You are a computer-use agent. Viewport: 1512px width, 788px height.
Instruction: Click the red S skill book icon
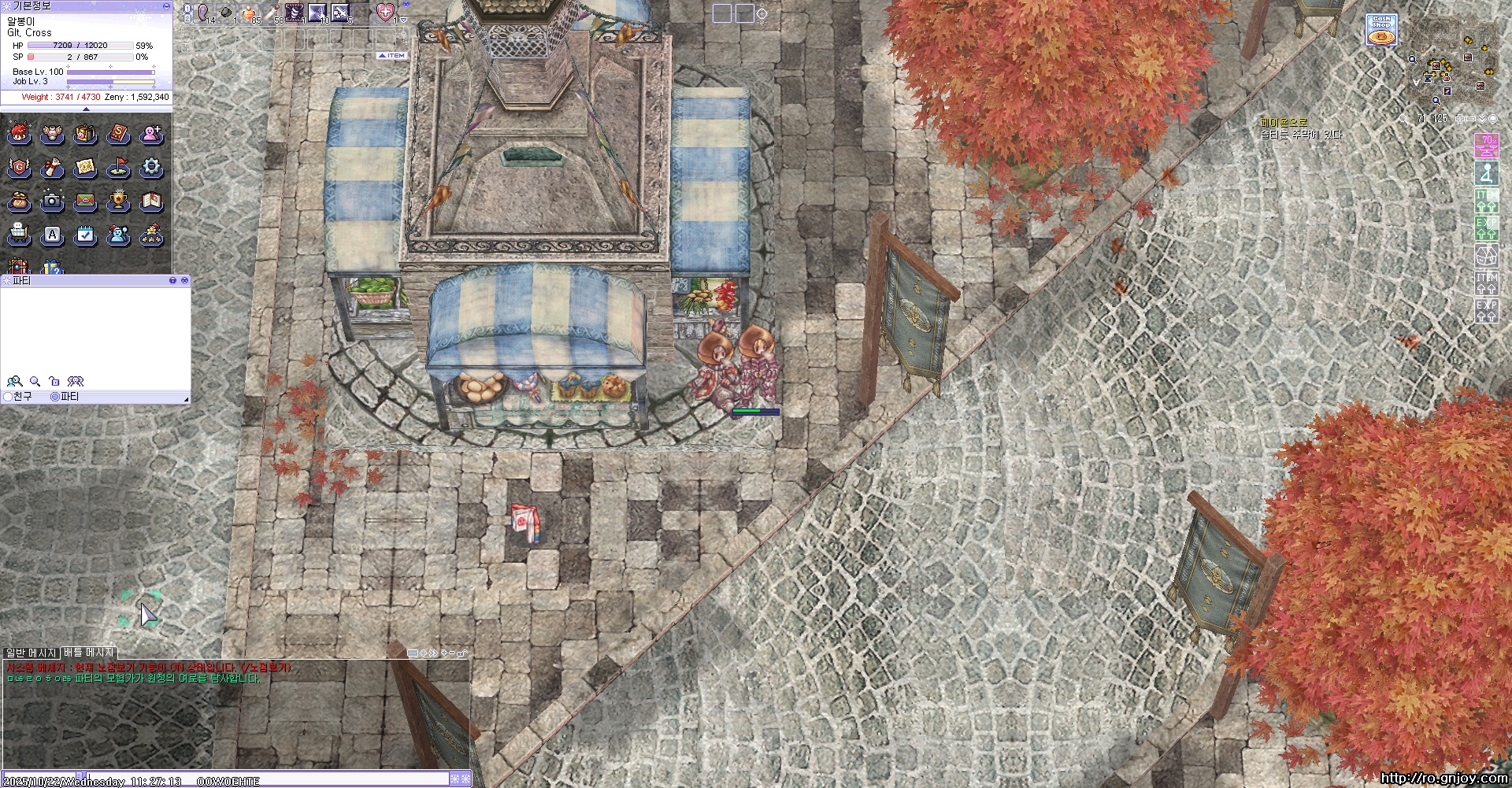[x=118, y=135]
